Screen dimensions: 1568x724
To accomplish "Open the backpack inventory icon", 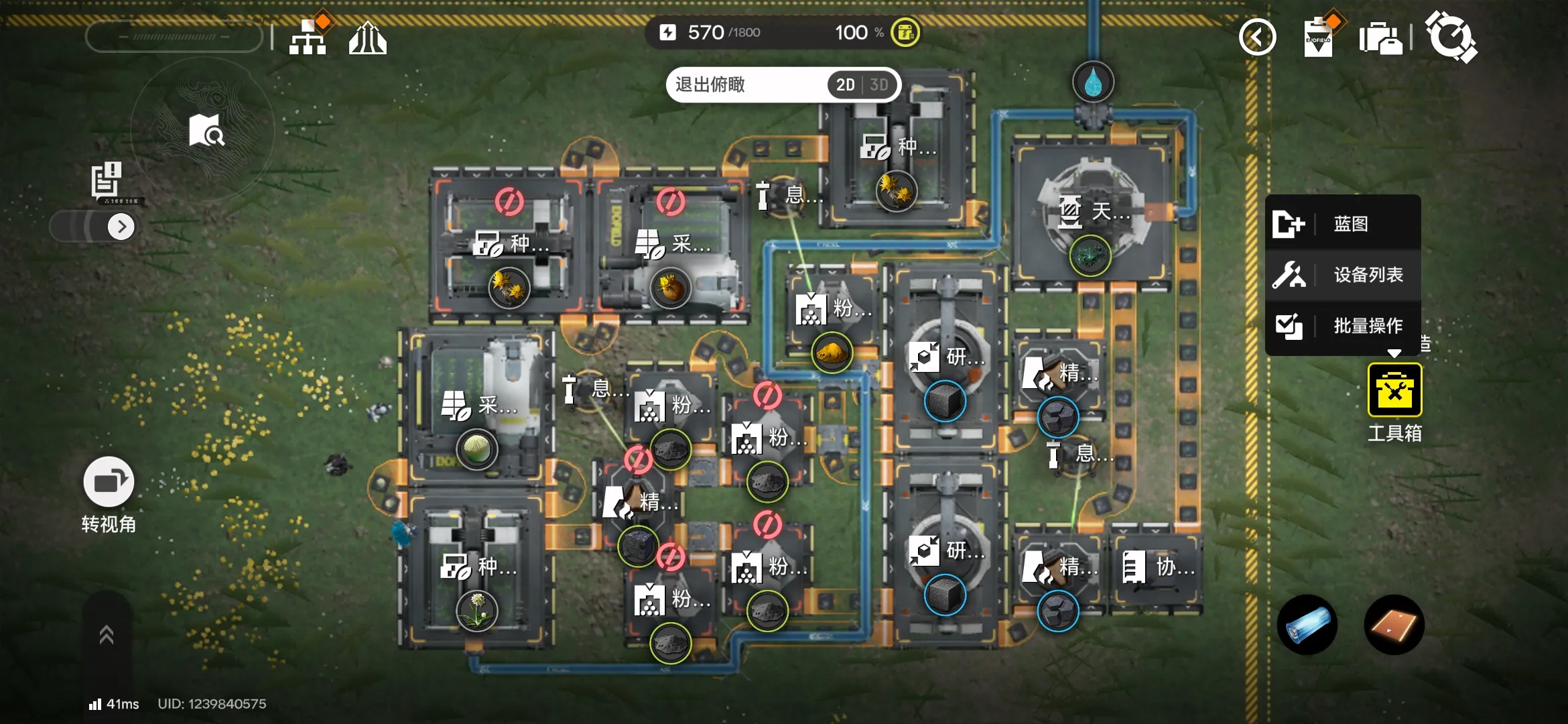I will click(x=1380, y=38).
